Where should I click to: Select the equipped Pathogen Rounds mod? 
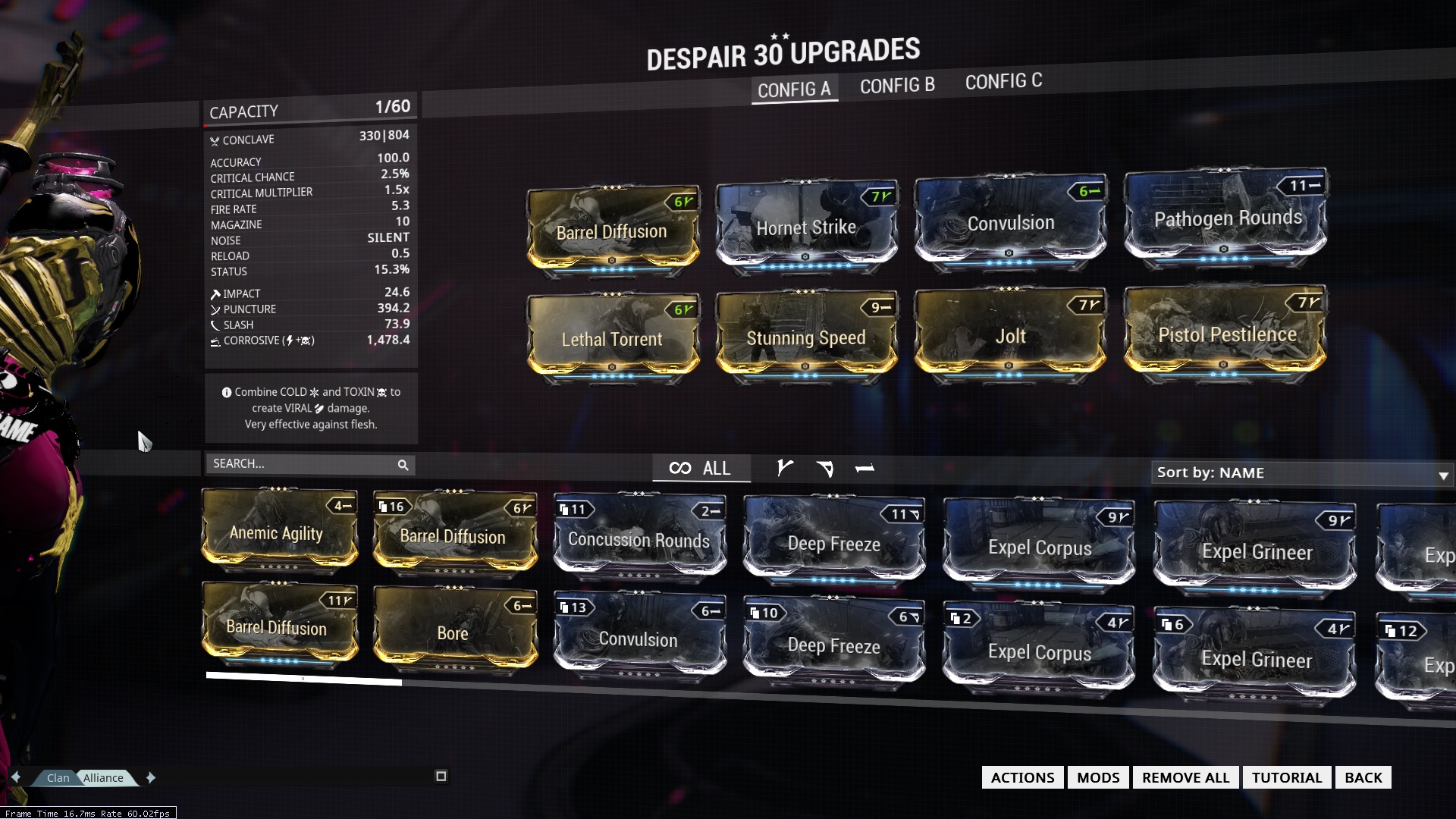[x=1227, y=218]
